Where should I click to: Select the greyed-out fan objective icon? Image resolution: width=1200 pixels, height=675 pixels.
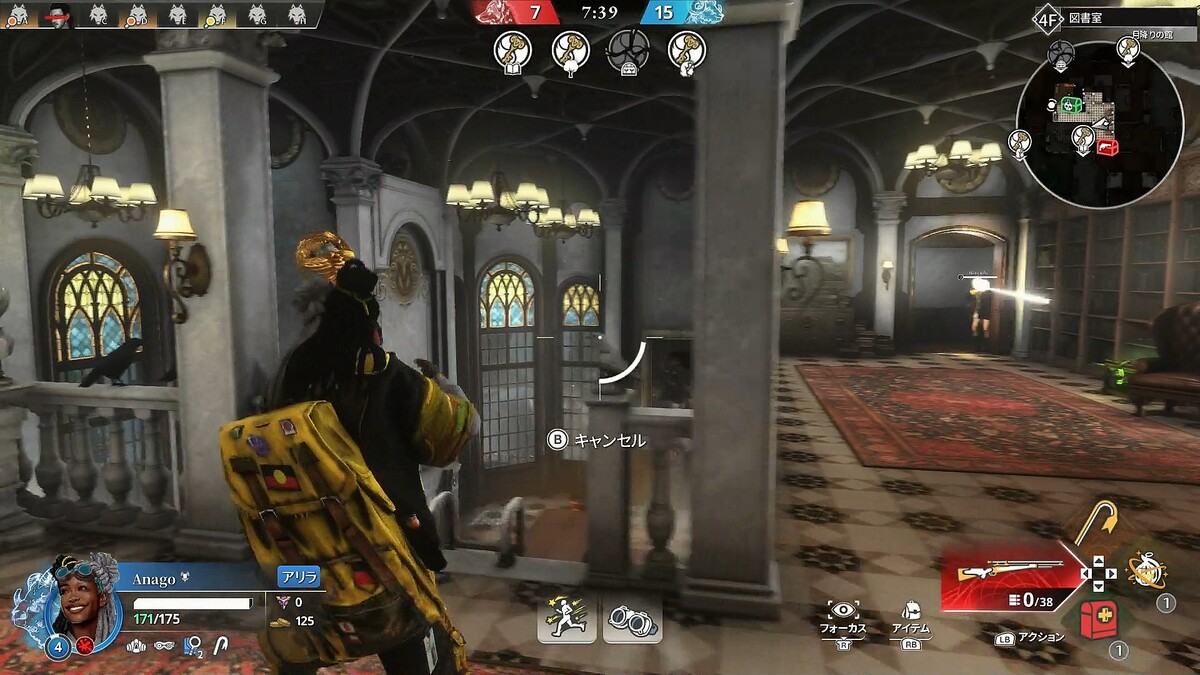tap(628, 50)
